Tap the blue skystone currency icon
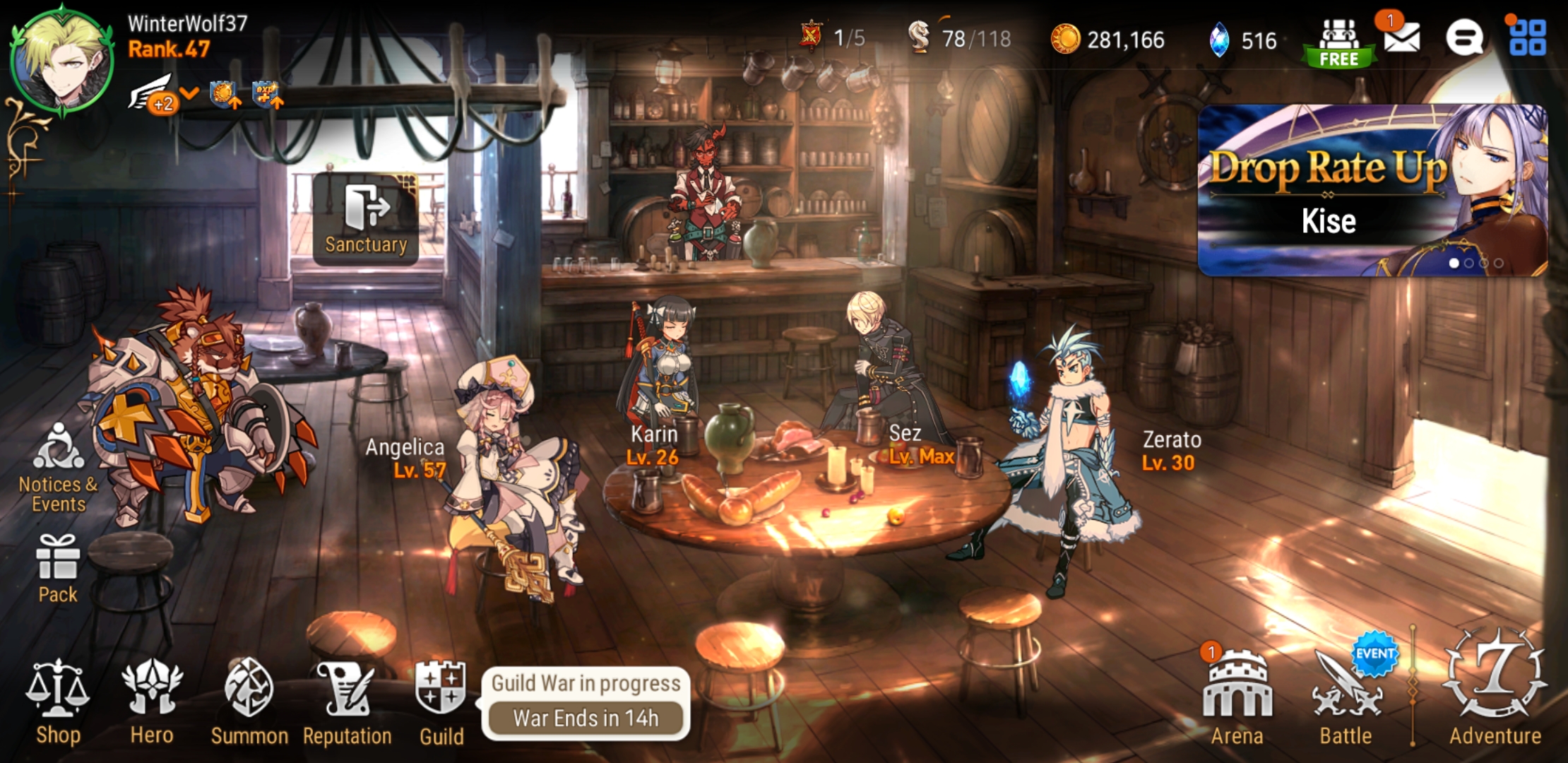Image resolution: width=1568 pixels, height=763 pixels. [1219, 40]
